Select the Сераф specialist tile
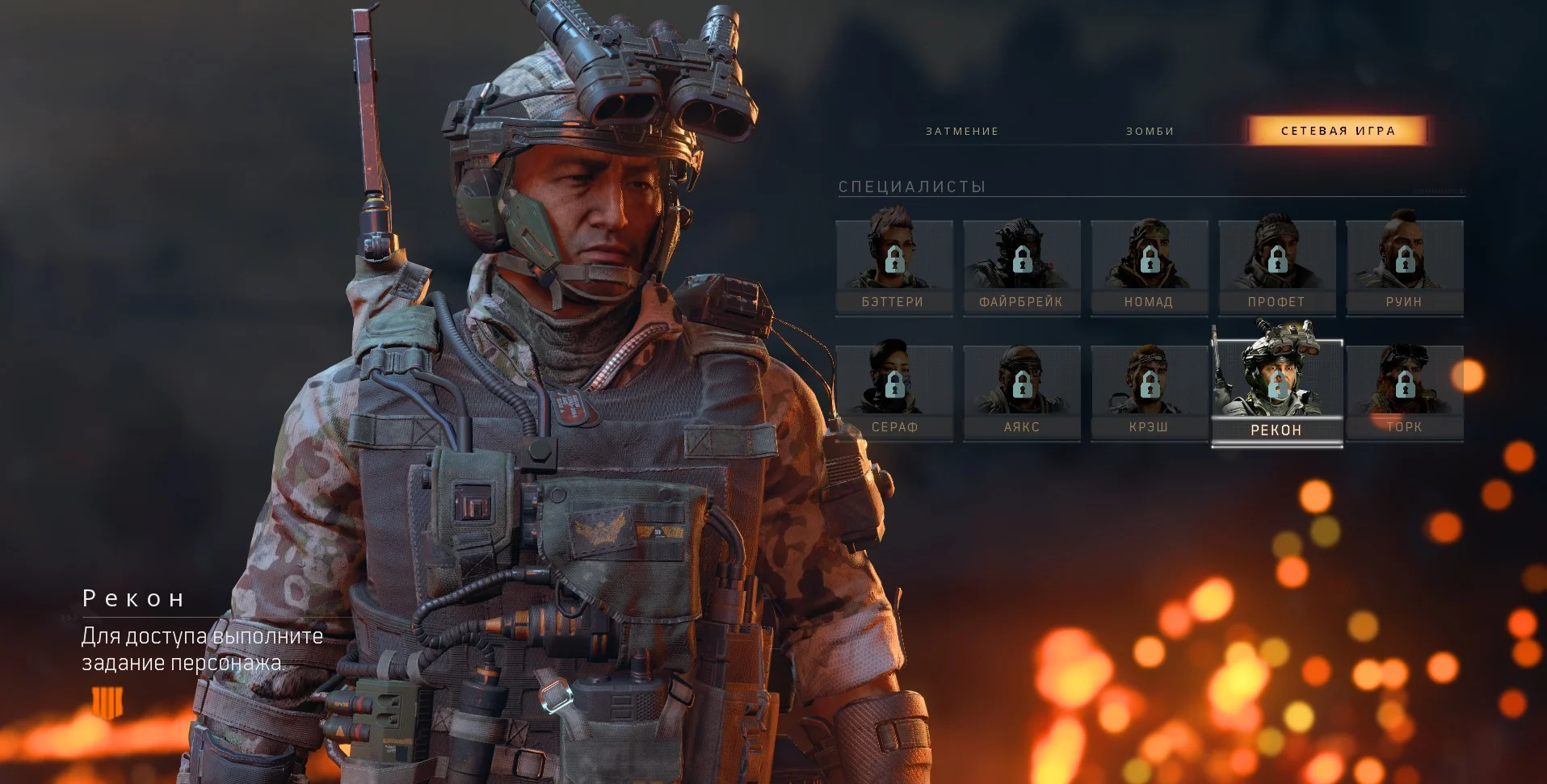Image resolution: width=1547 pixels, height=784 pixels. [893, 392]
